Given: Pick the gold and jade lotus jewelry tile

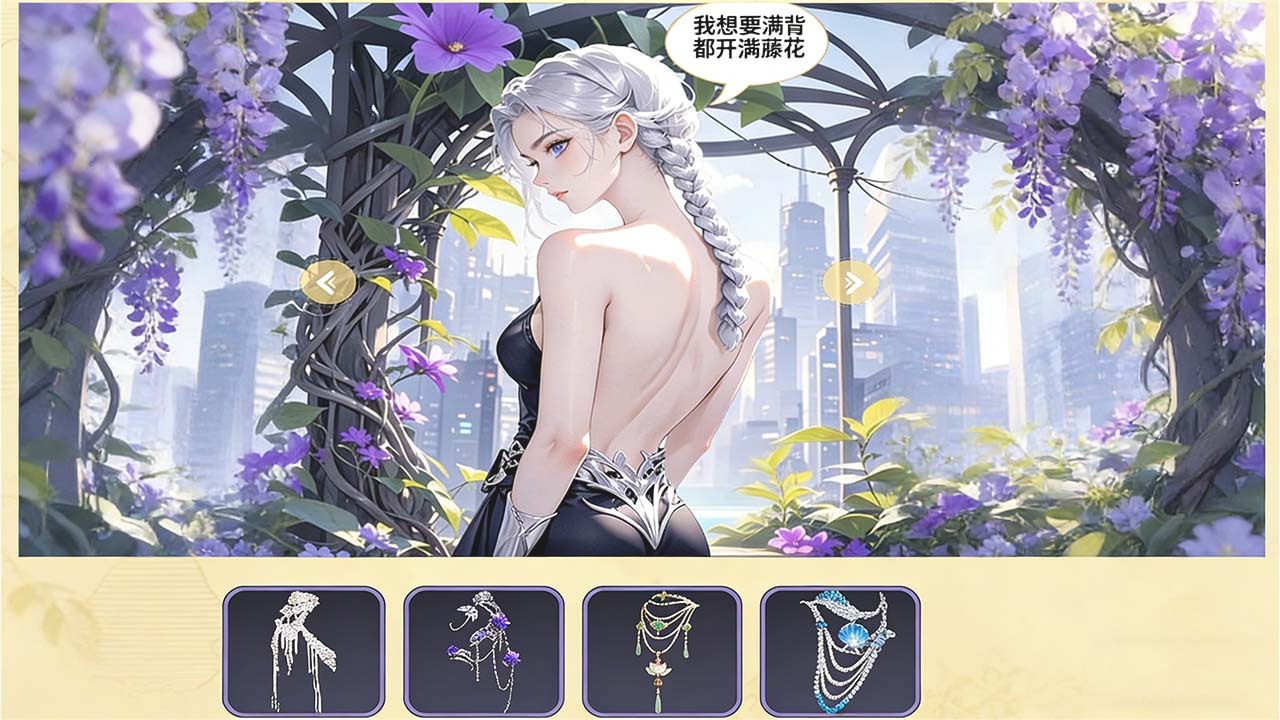Looking at the screenshot, I should point(662,651).
